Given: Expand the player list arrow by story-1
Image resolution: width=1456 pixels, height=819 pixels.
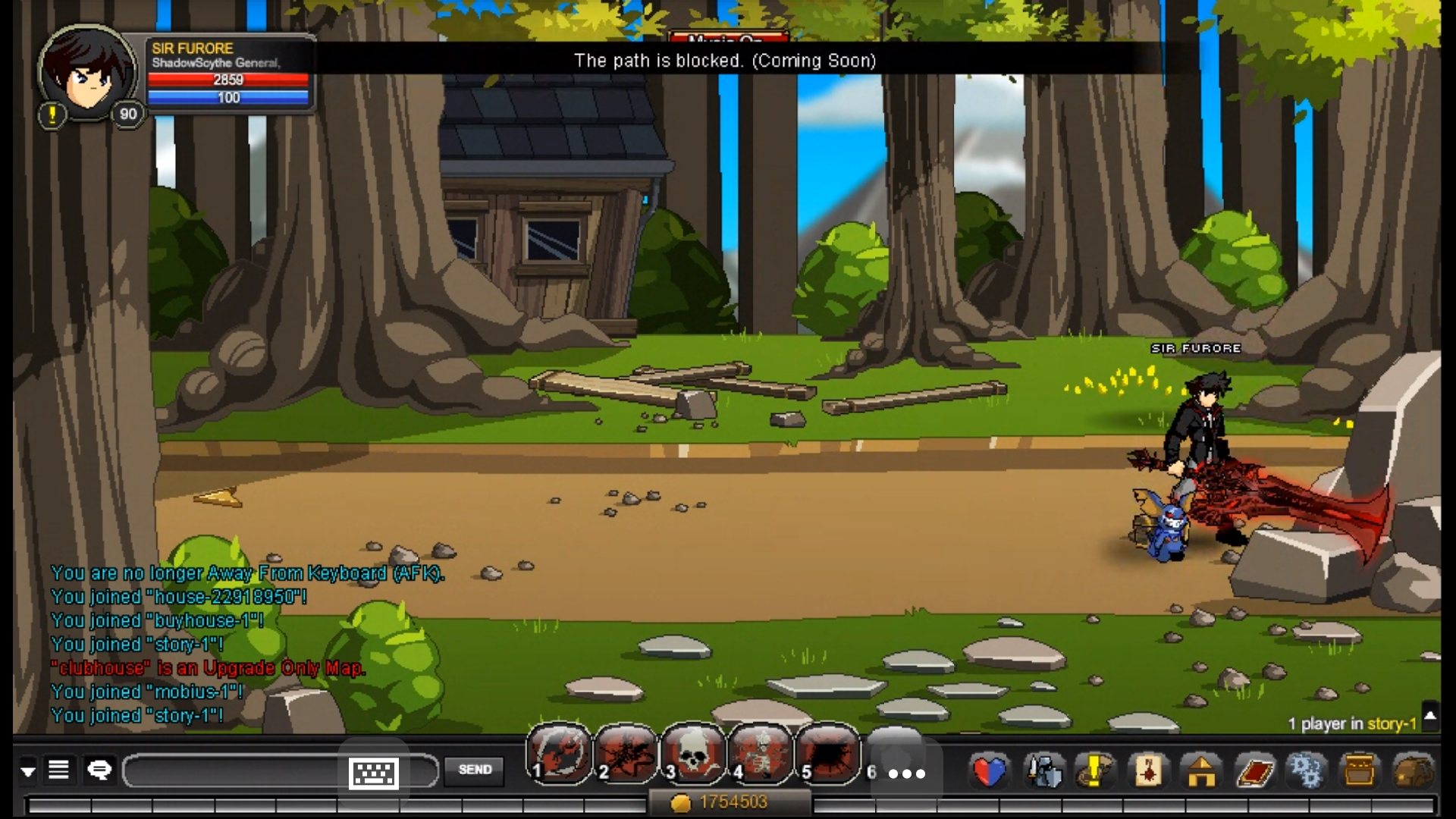Looking at the screenshot, I should [1430, 715].
